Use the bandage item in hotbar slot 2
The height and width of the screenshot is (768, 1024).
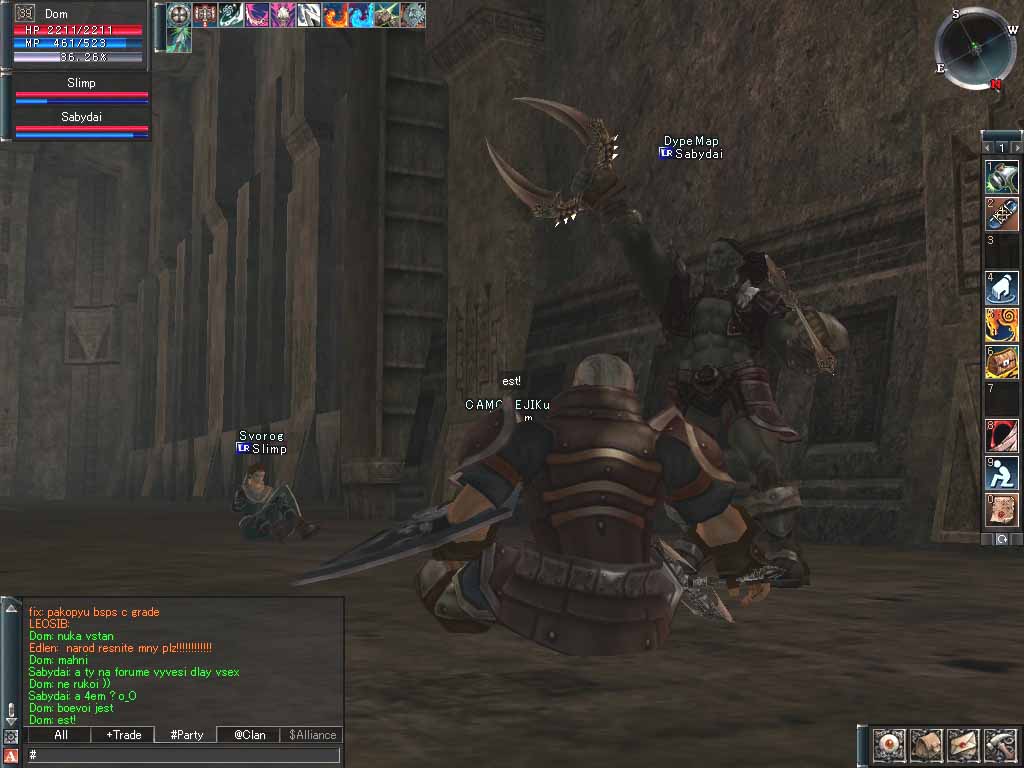(x=1002, y=214)
